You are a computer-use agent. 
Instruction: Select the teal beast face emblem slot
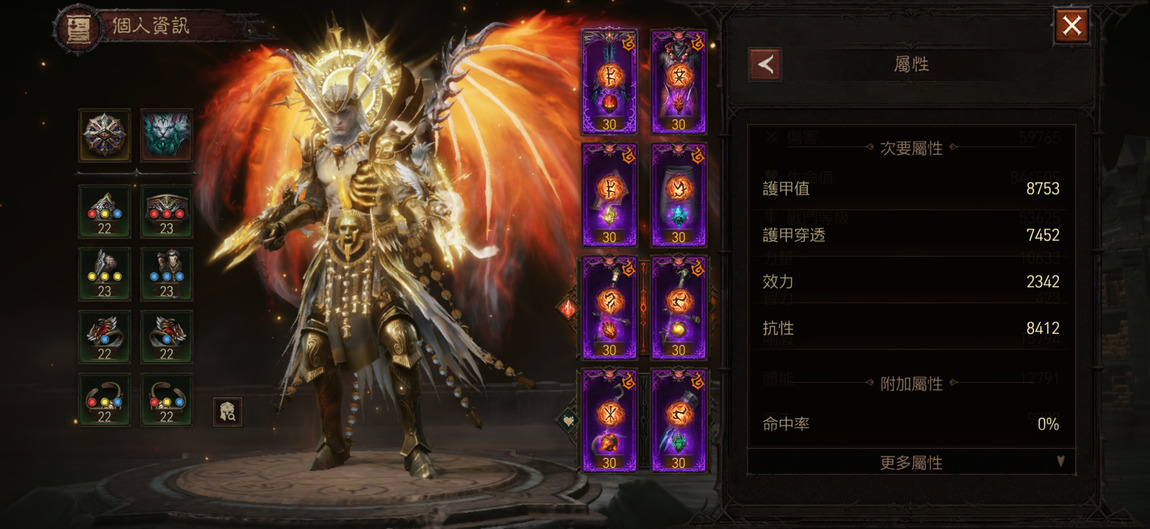(166, 135)
